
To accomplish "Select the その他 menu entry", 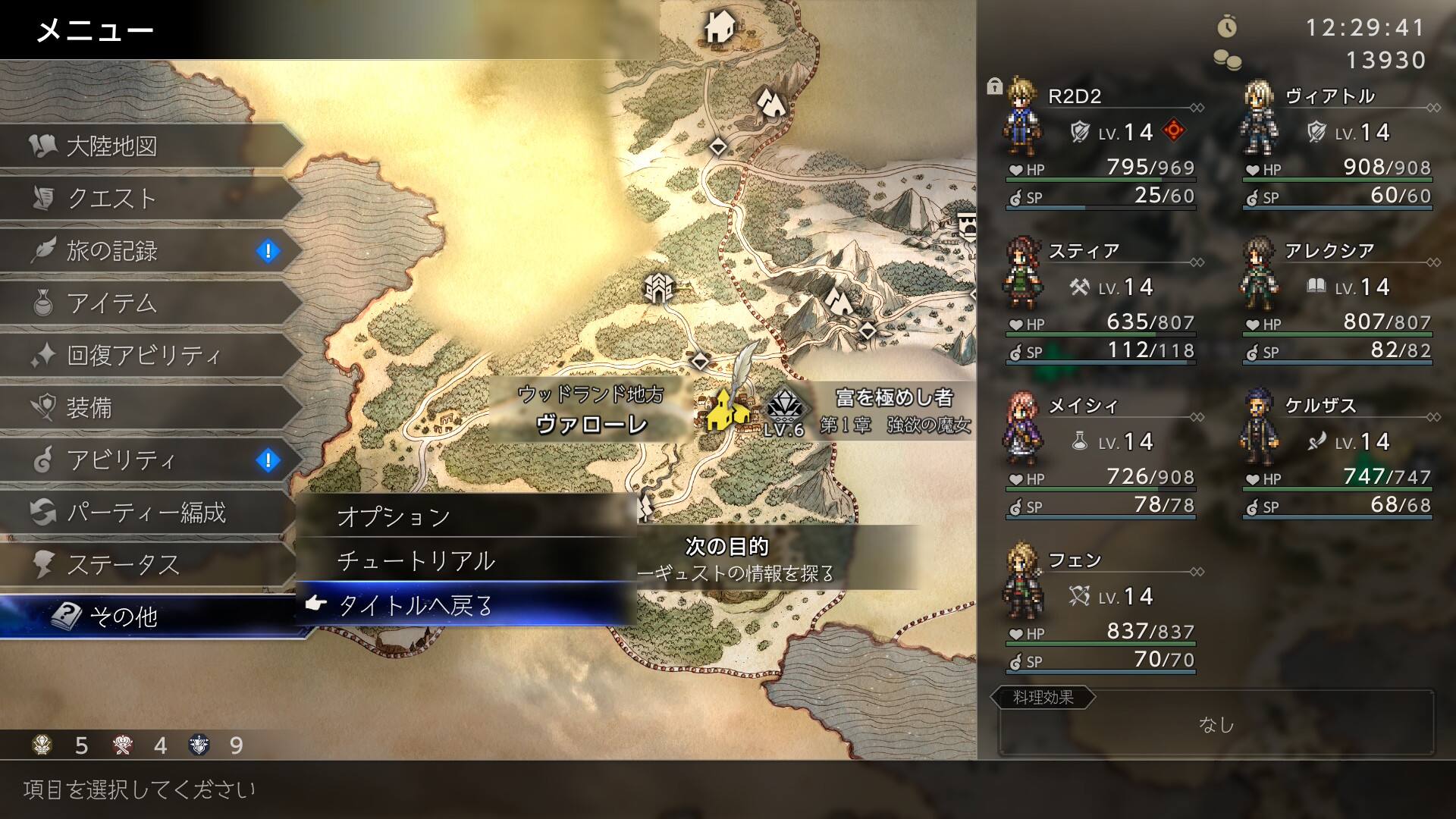I will click(x=144, y=617).
